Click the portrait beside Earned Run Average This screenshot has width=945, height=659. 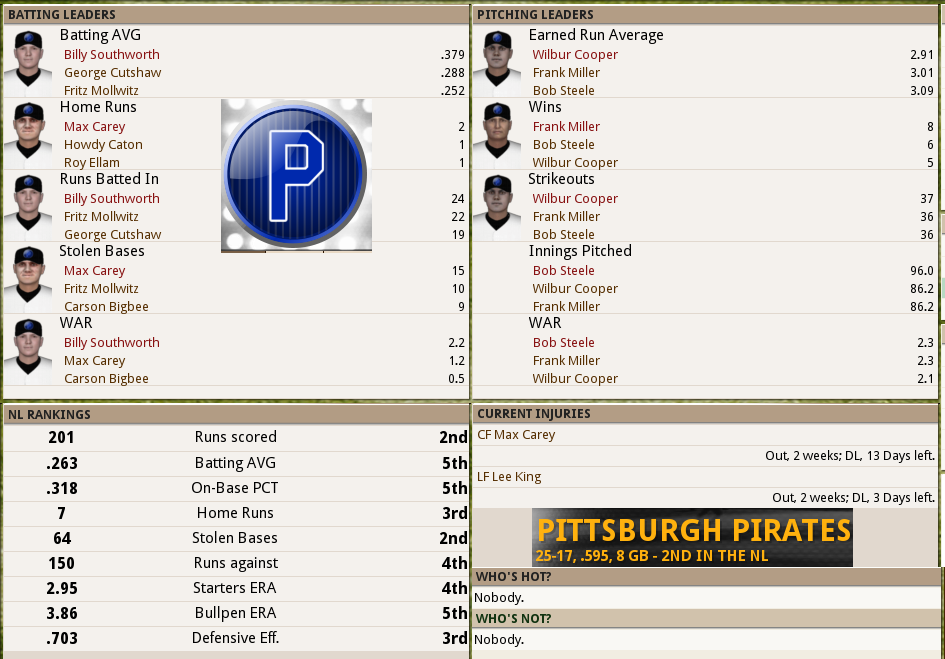[498, 60]
